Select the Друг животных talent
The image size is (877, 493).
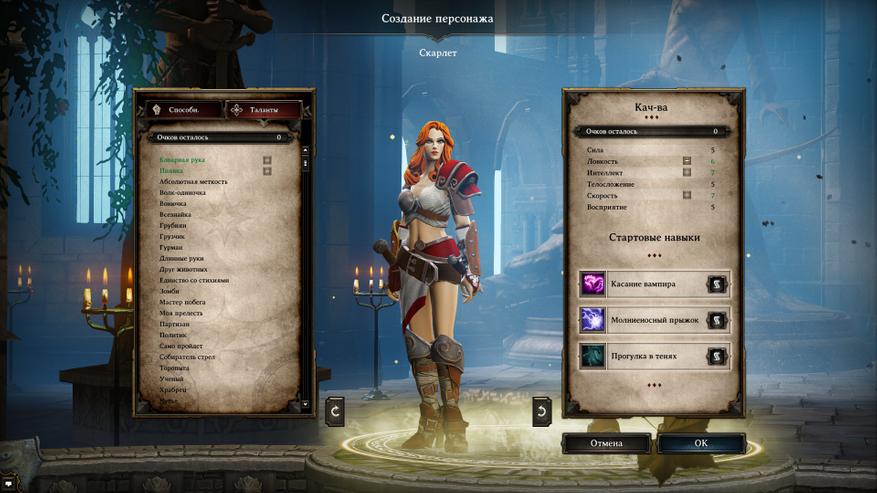[x=183, y=269]
